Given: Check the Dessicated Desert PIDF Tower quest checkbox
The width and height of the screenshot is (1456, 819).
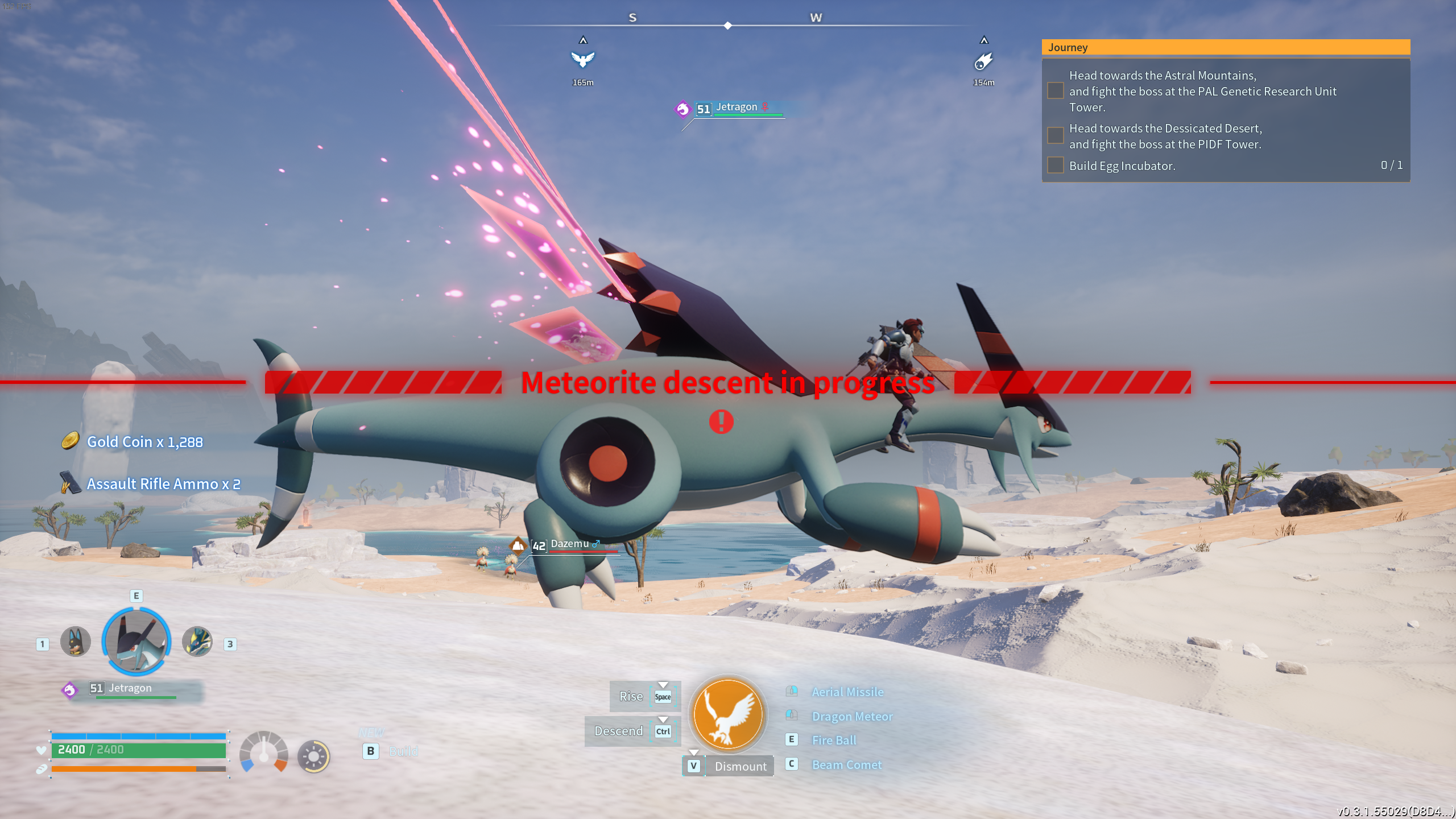Looking at the screenshot, I should (1056, 136).
